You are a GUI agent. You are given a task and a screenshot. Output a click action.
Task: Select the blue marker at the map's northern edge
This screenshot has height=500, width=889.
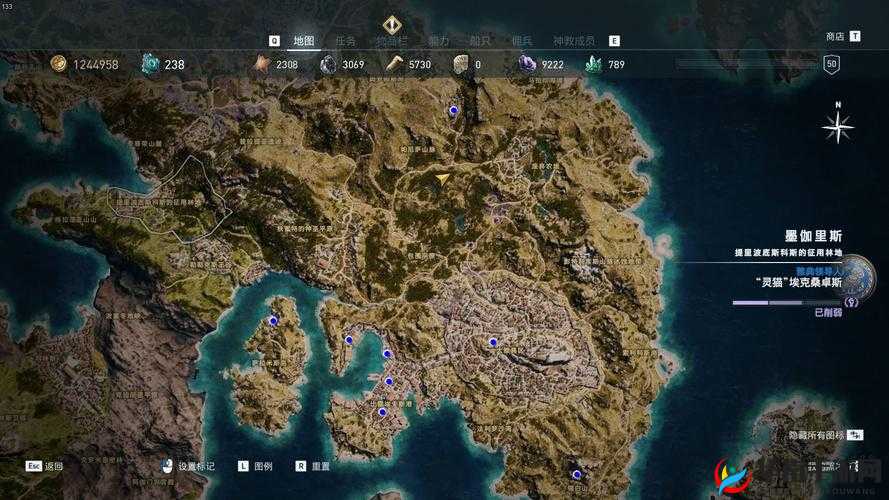pyautogui.click(x=453, y=111)
